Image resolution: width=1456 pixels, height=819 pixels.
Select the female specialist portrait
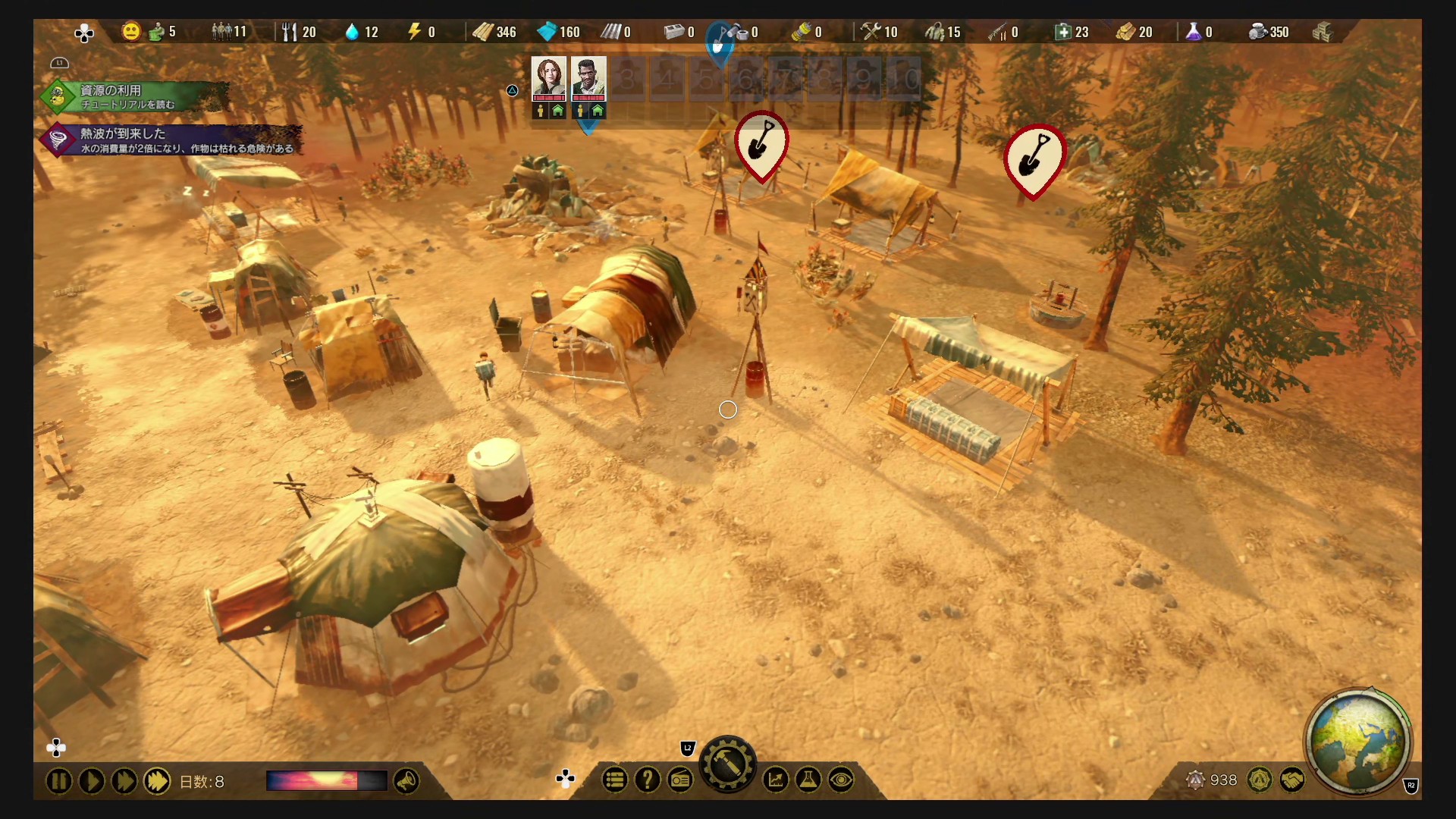(548, 77)
